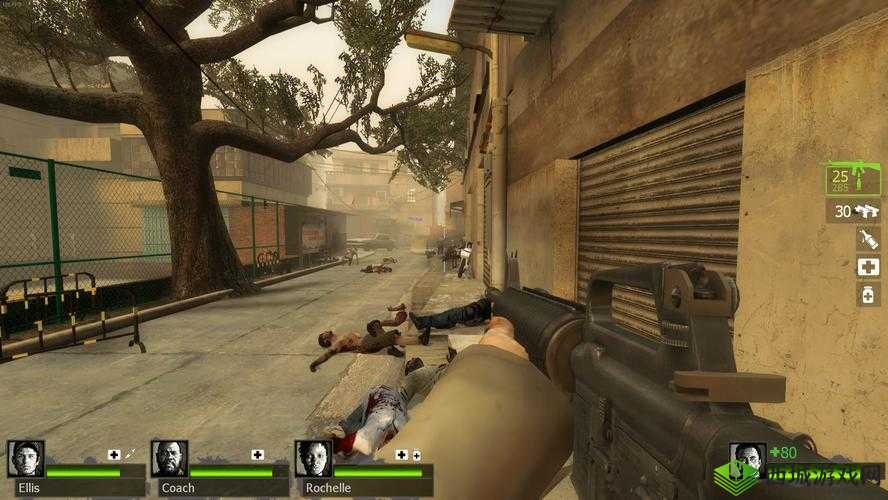Click your own survivor portrait
Screen dimensions: 888x500
coord(746,460)
